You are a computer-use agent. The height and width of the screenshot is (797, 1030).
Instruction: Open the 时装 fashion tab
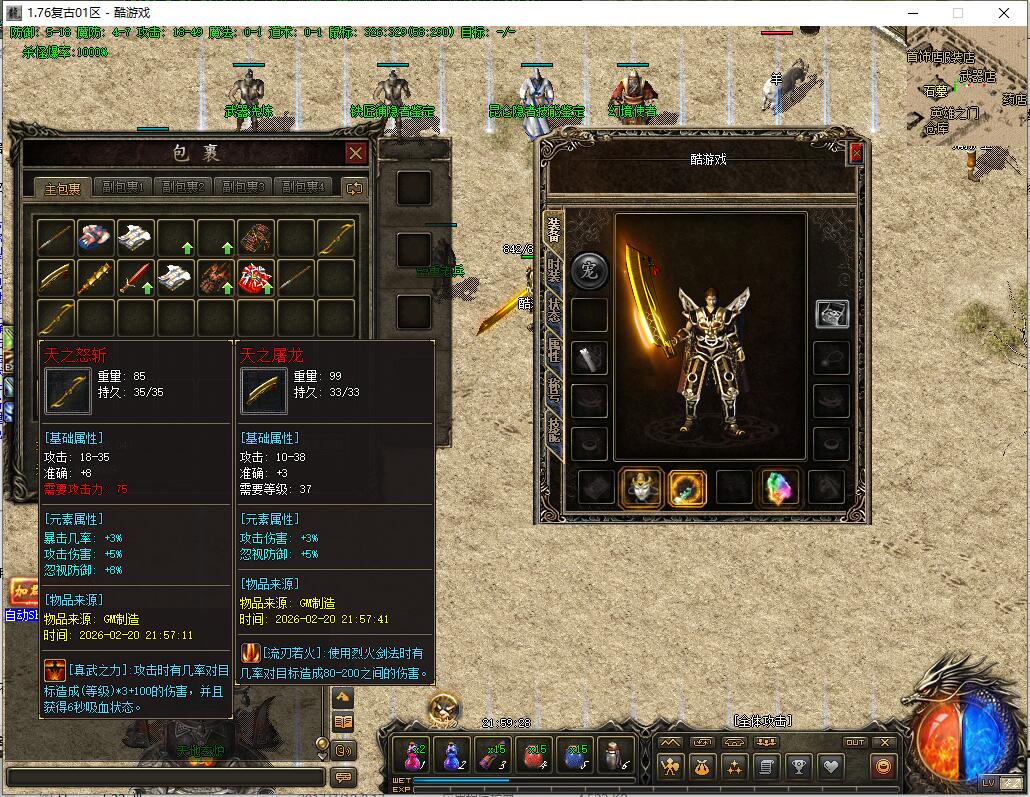pyautogui.click(x=553, y=270)
